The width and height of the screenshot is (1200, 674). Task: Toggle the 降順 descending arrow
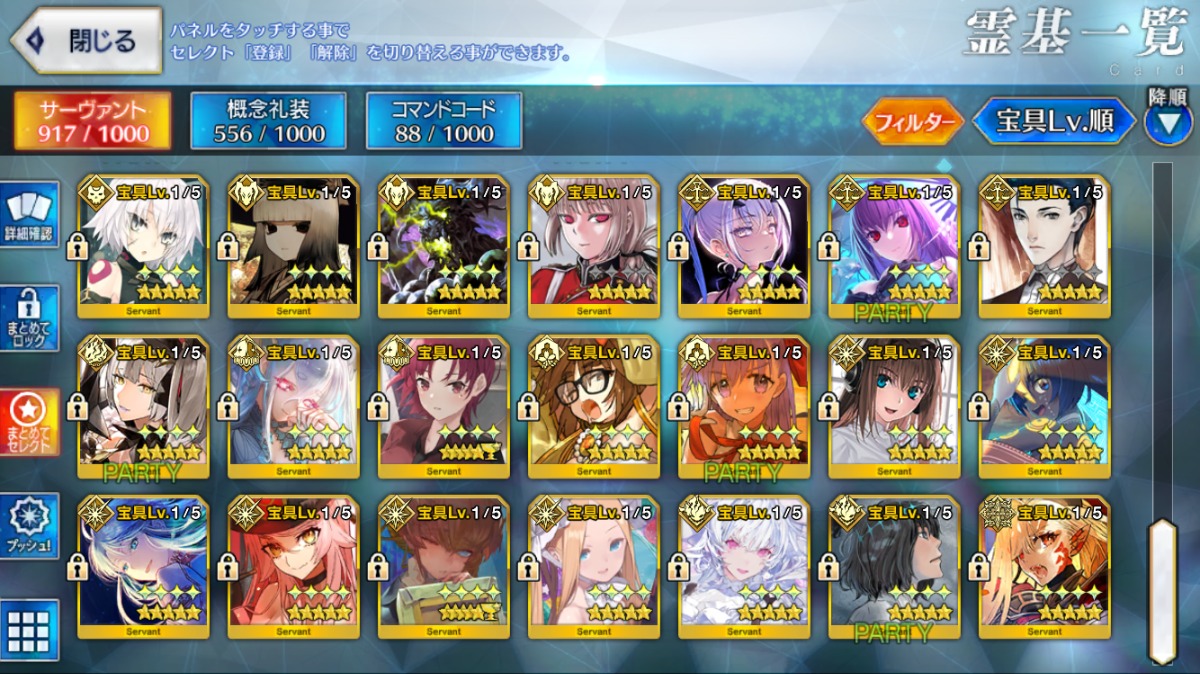(x=1167, y=122)
